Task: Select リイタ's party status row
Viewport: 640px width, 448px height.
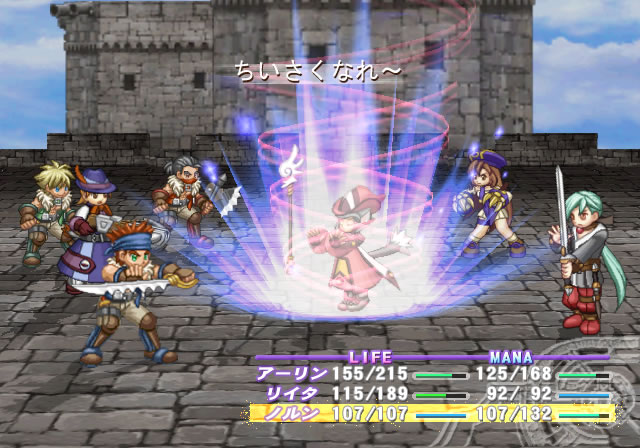Action: (430, 394)
